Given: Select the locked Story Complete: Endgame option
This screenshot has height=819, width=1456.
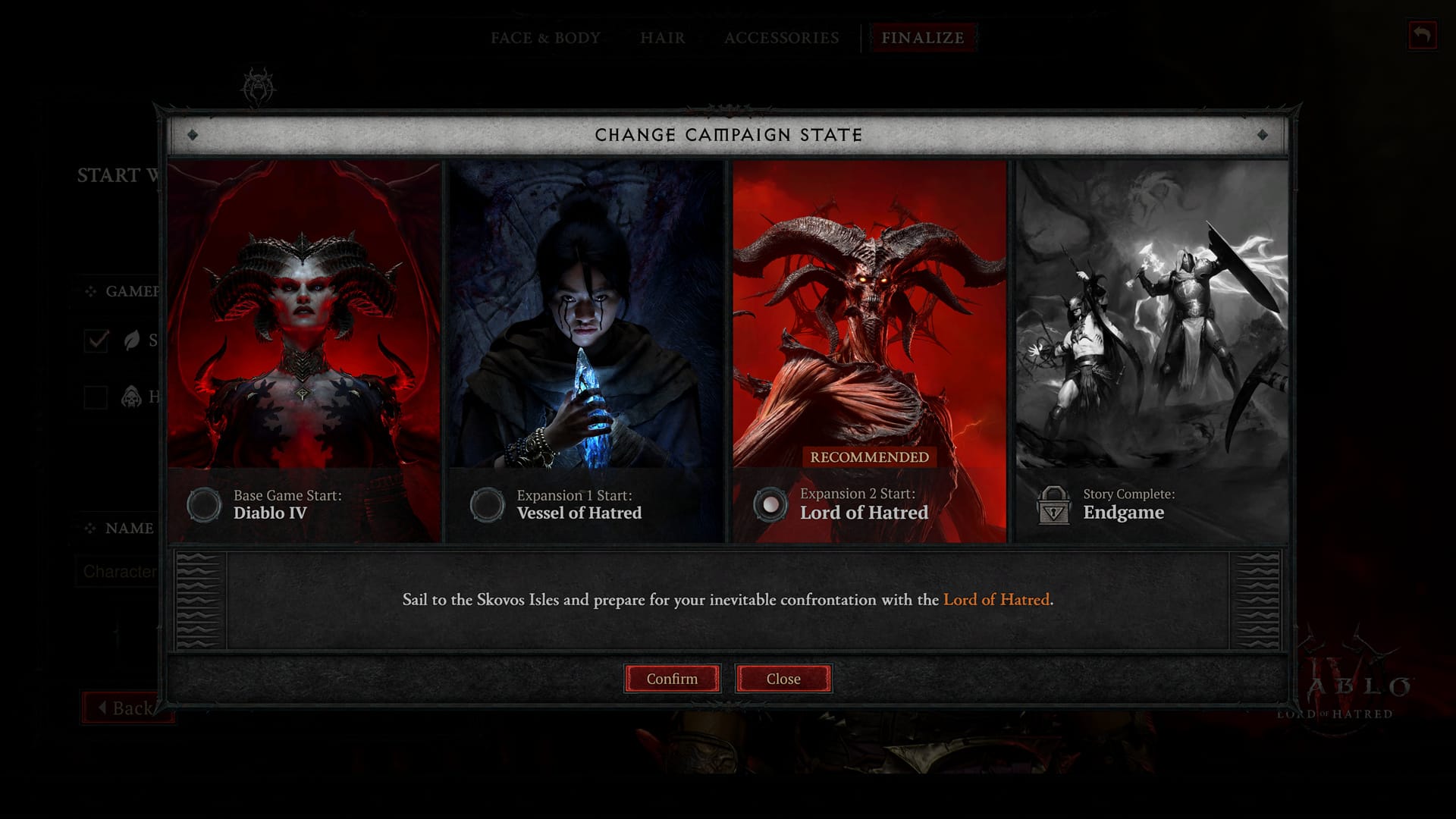Looking at the screenshot, I should pyautogui.click(x=1053, y=506).
